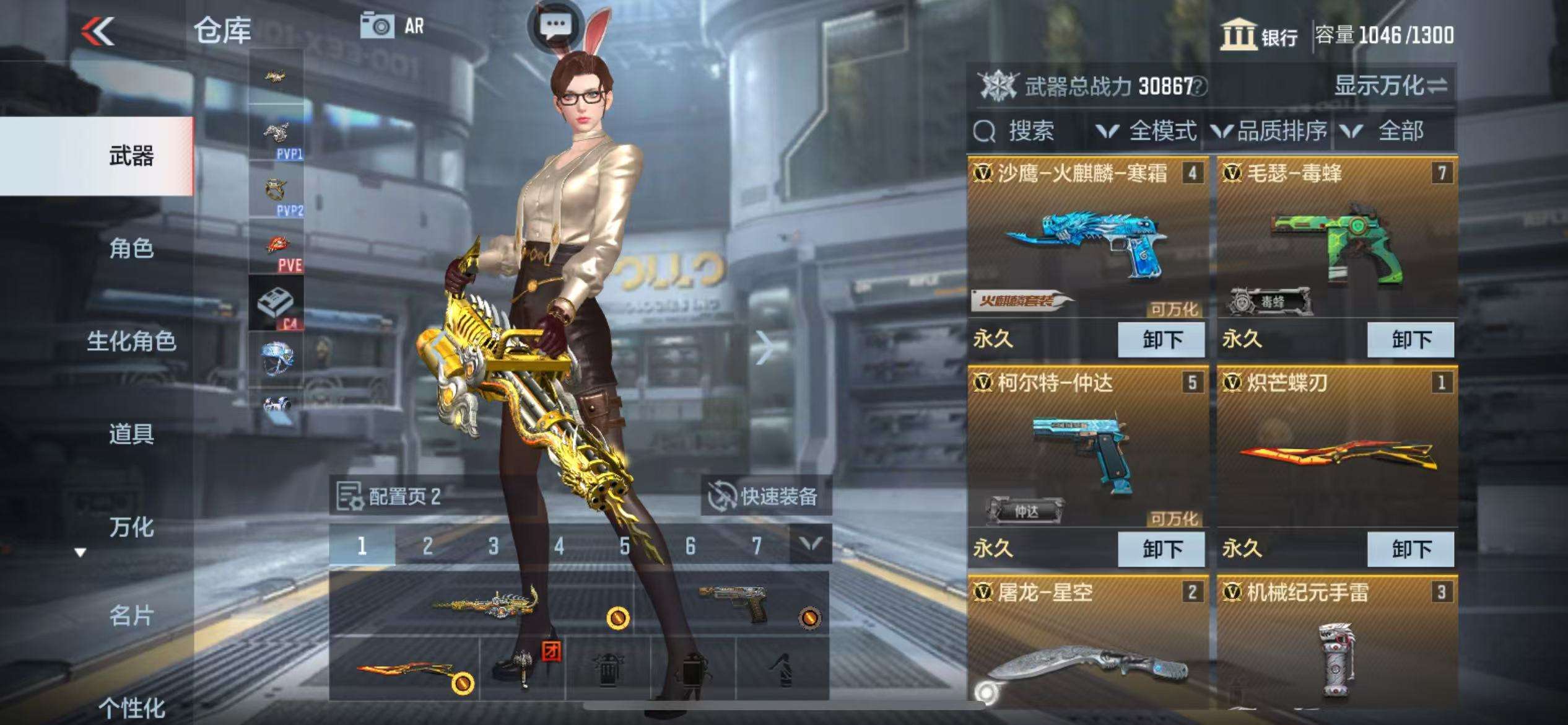Unequip 沙鹰-火麒麟-寒霜 with its 卸下 button
This screenshot has width=1568, height=725.
point(1161,340)
